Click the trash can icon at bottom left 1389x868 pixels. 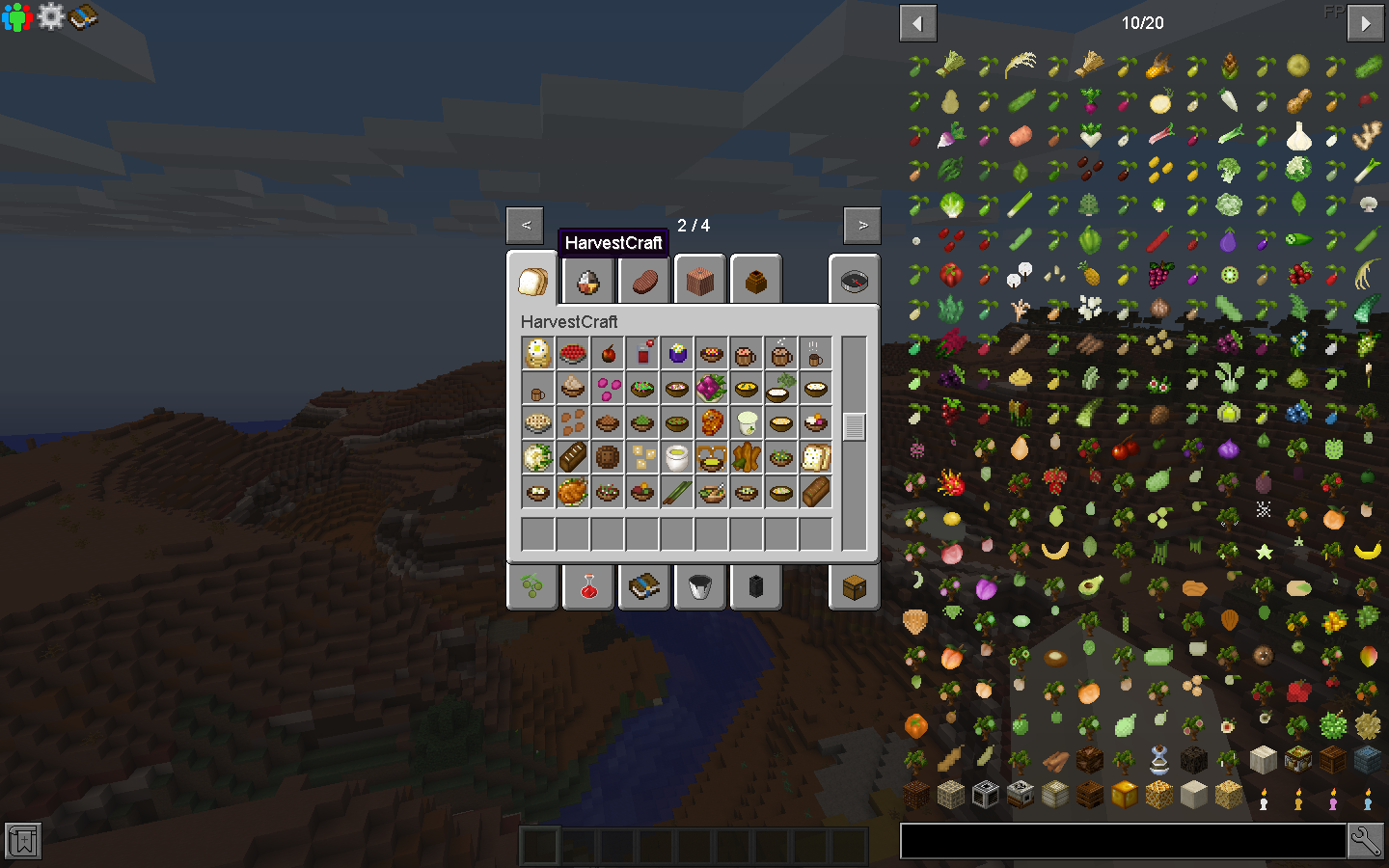[x=21, y=841]
